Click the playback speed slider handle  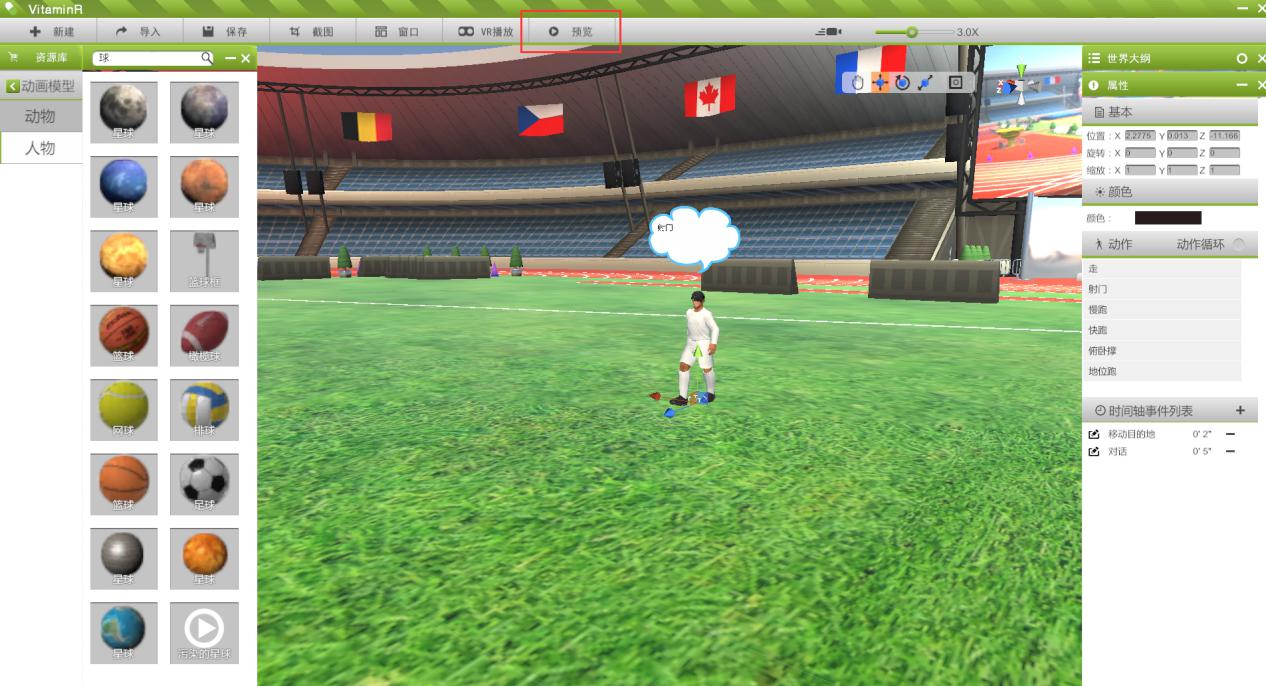(911, 32)
